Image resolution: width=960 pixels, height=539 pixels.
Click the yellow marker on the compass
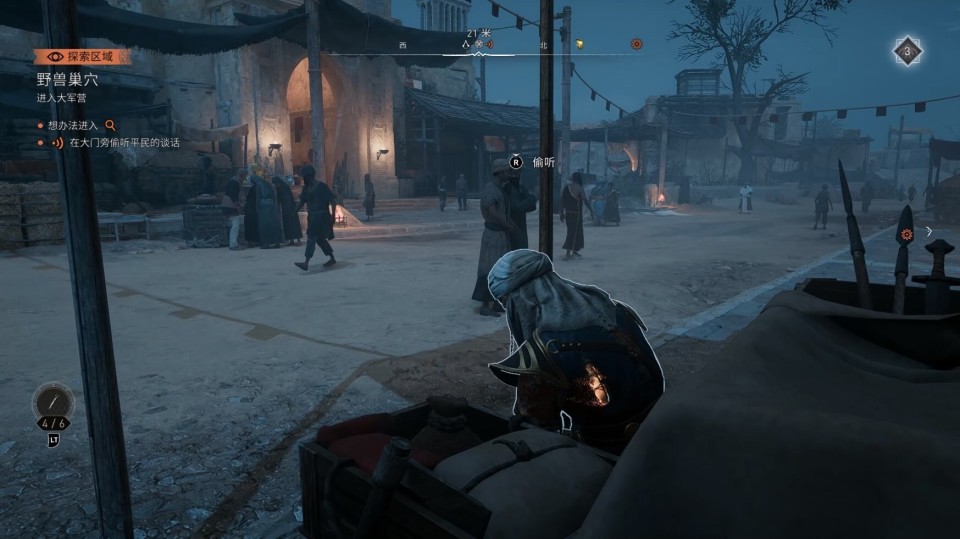coord(579,44)
